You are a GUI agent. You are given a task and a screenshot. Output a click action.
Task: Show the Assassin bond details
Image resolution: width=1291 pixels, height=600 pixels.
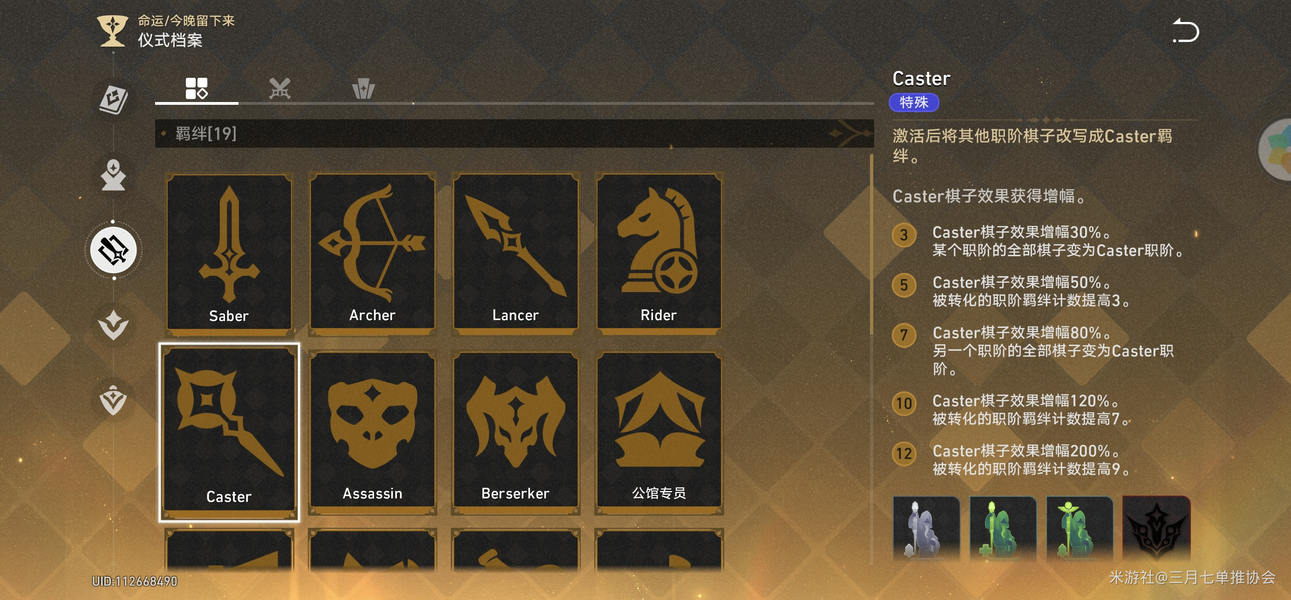click(372, 431)
